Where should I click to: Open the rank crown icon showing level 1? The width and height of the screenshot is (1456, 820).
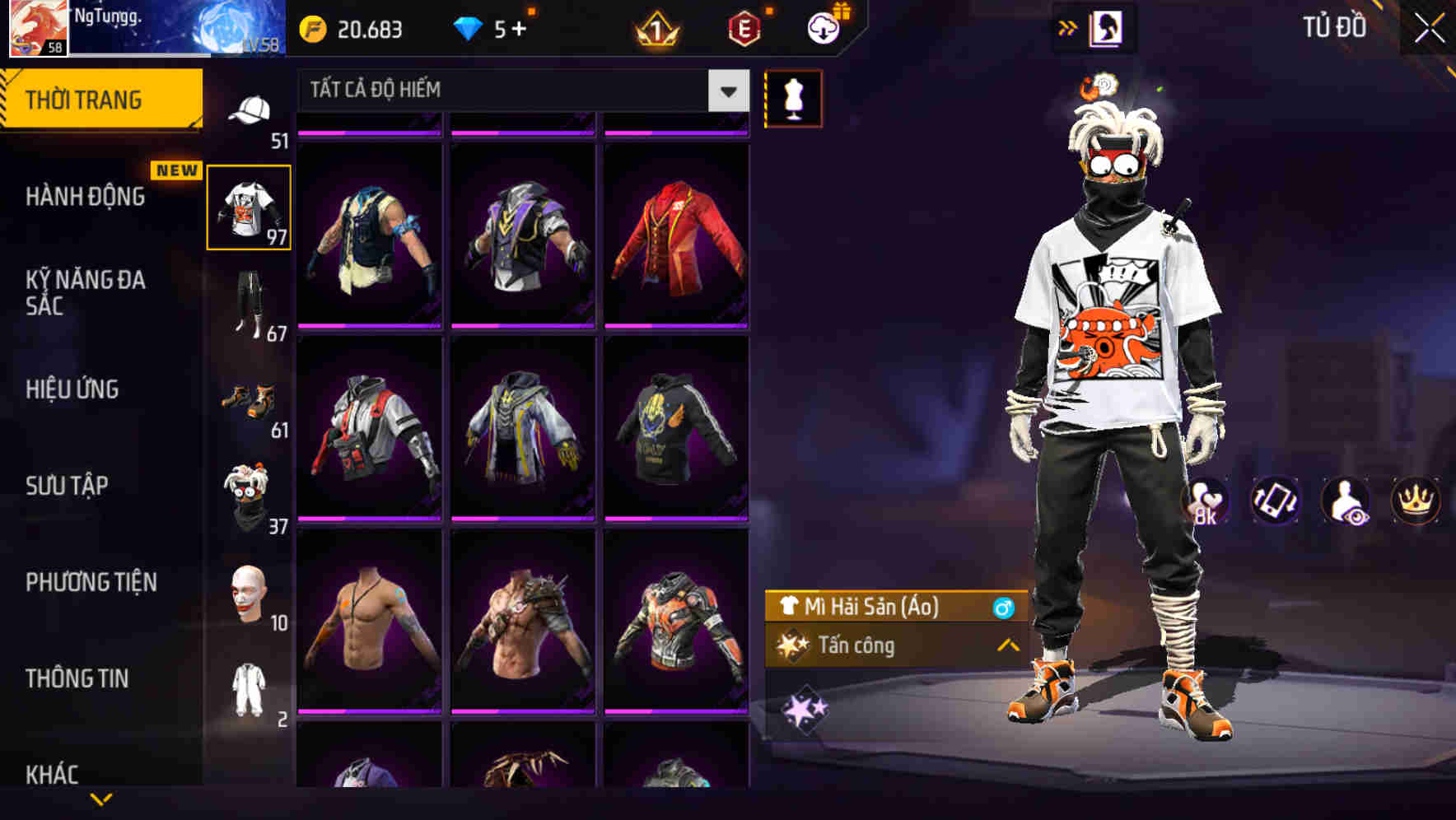[653, 30]
